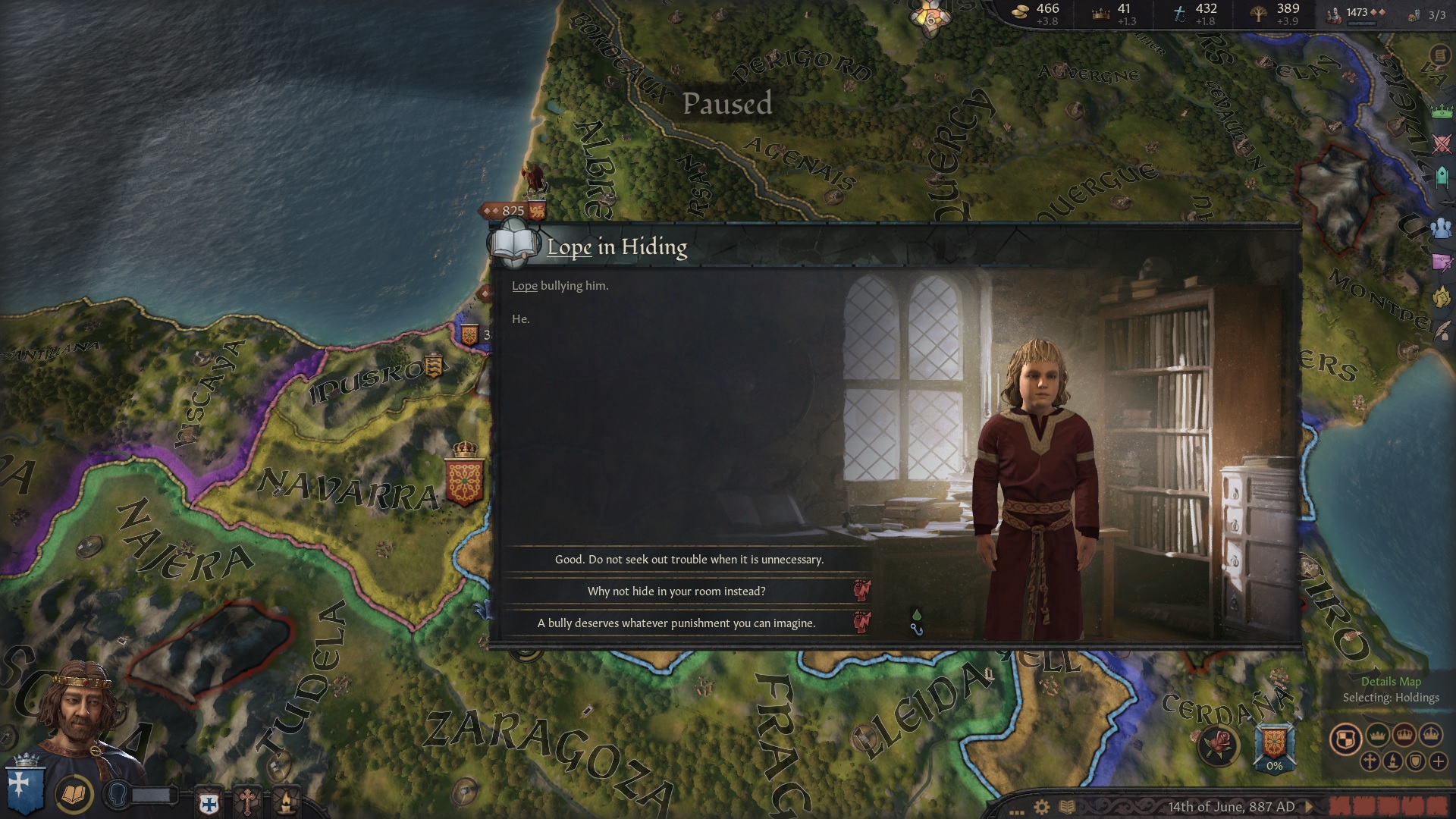Open the Court tab with blue figures

(x=1441, y=227)
